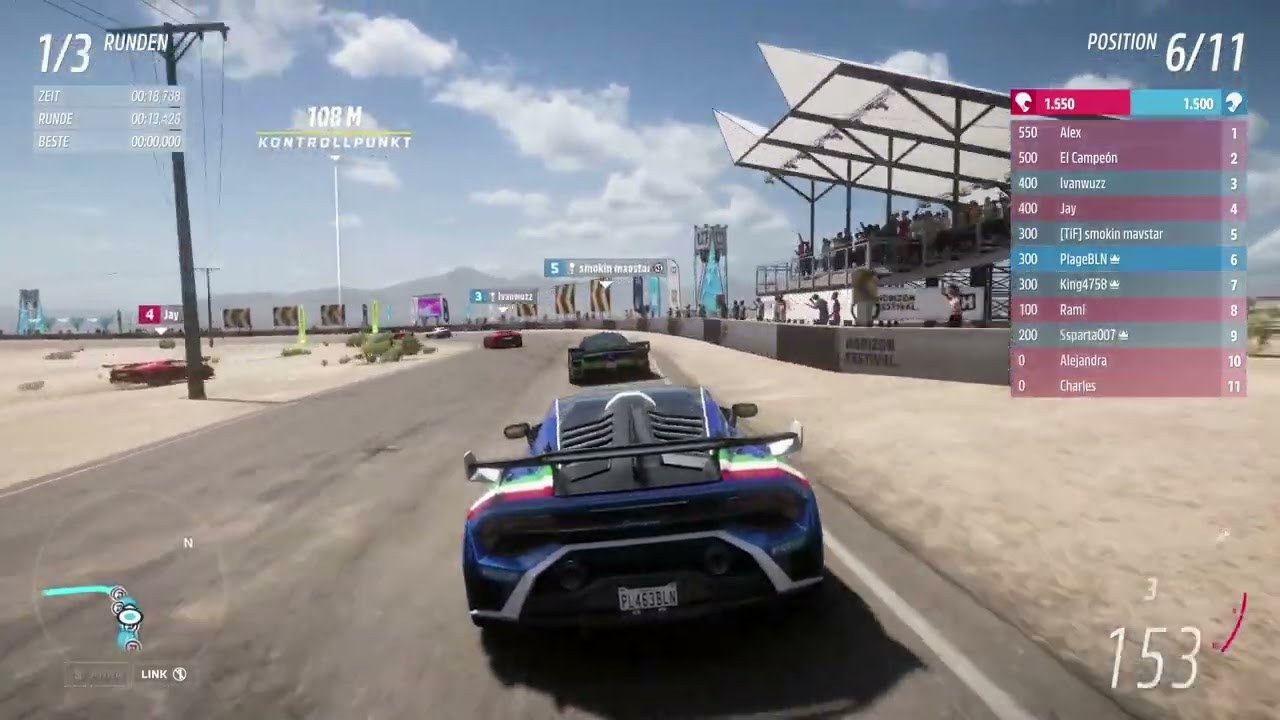This screenshot has height=720, width=1280.
Task: Click Jay's row in the standings list
Action: [1127, 209]
